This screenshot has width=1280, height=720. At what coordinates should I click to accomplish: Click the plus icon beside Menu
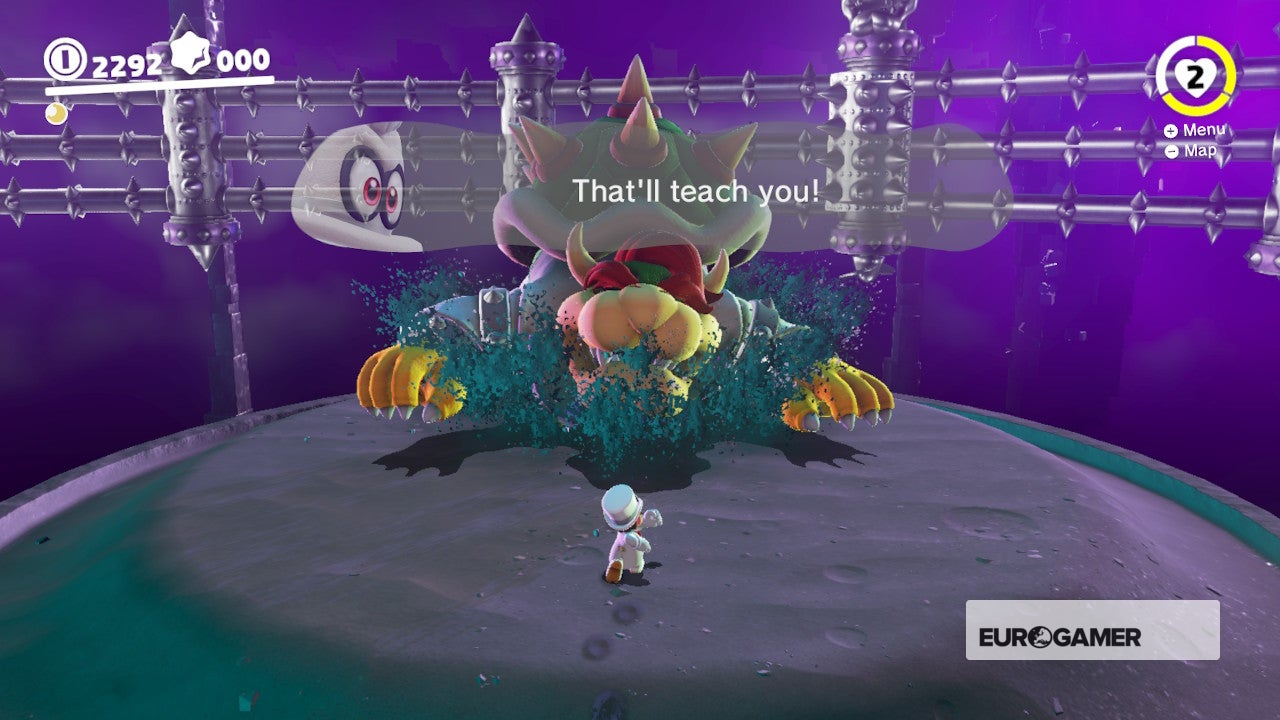1170,130
